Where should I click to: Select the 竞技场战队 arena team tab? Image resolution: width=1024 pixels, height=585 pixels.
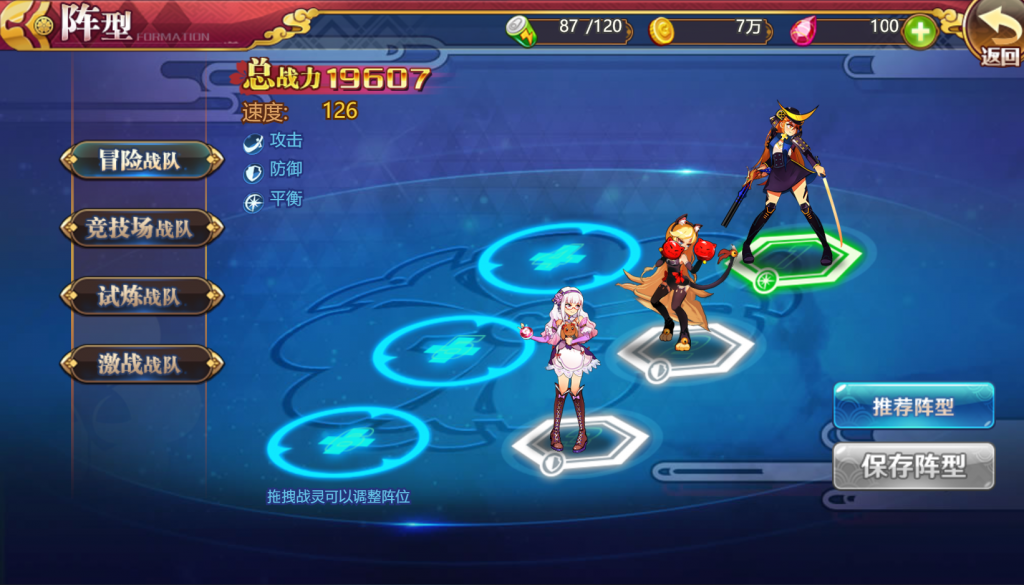140,228
